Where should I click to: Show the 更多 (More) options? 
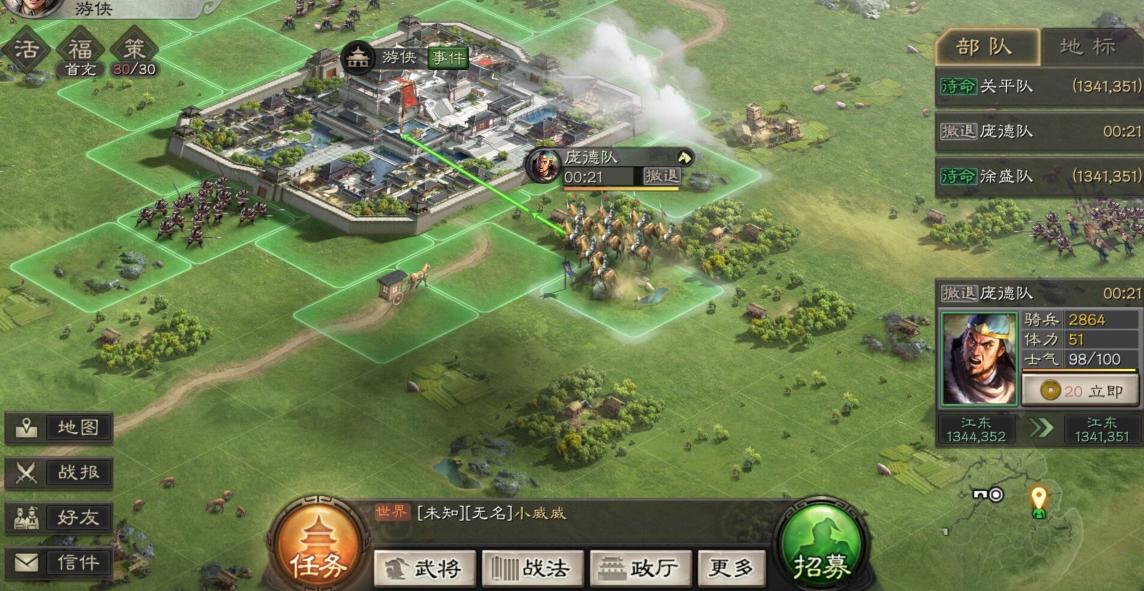click(x=730, y=568)
